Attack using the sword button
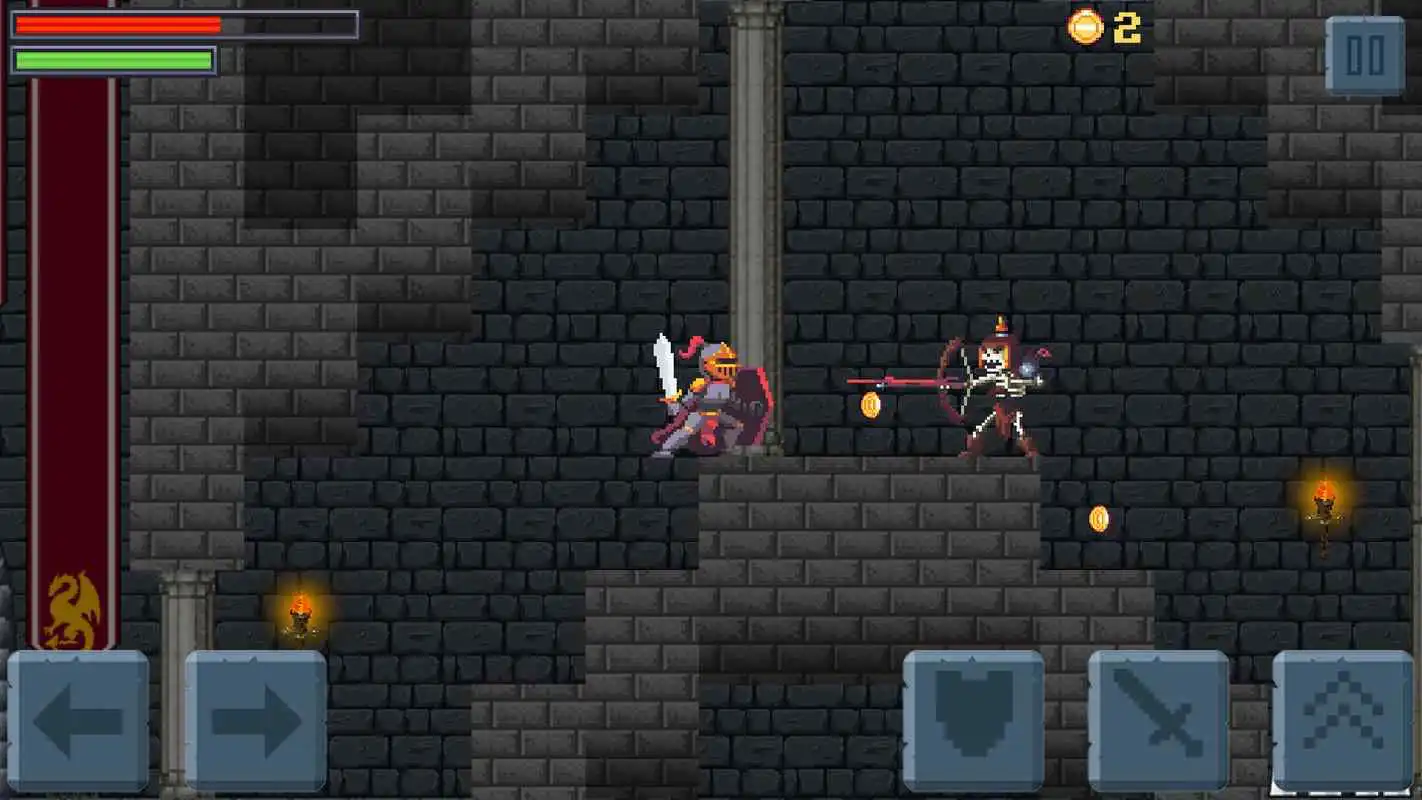Image resolution: width=1422 pixels, height=800 pixels. tap(1158, 720)
